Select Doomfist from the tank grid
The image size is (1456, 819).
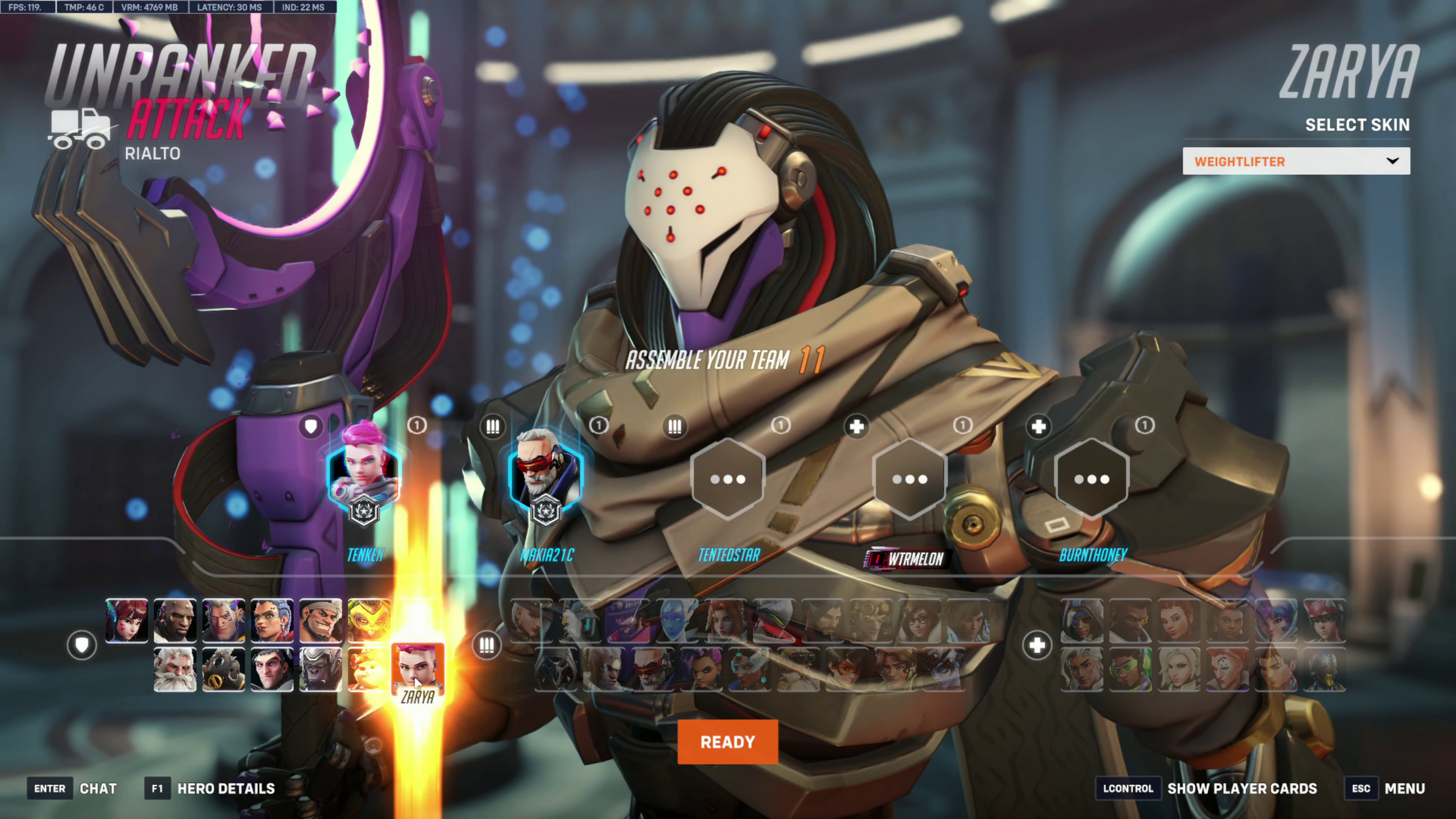pos(175,621)
